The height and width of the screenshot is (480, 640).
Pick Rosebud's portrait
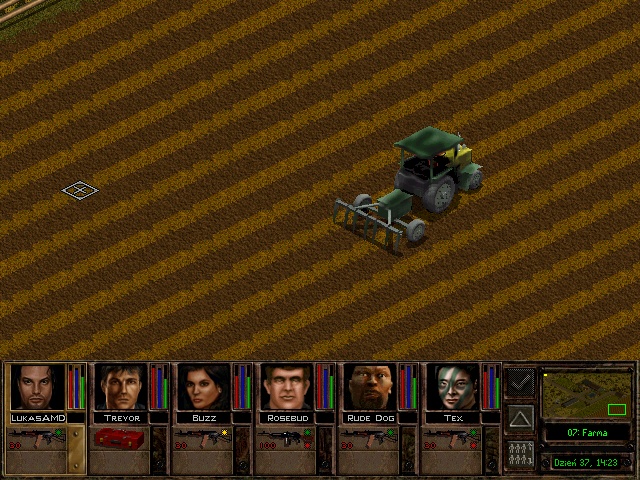(x=287, y=387)
